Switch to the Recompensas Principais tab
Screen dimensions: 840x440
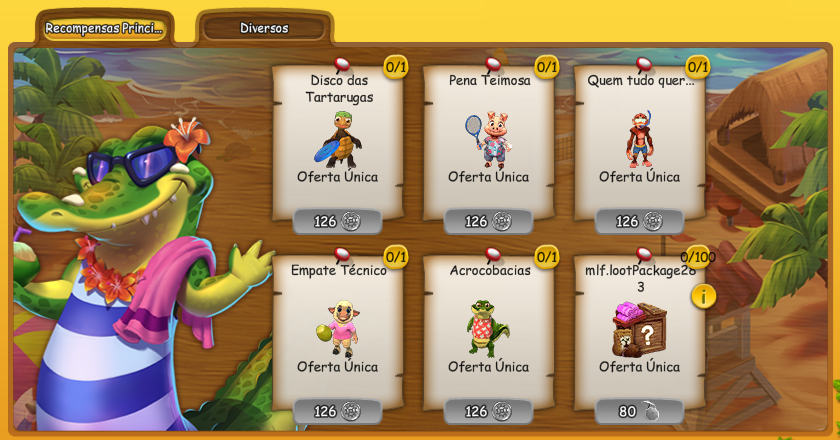[104, 28]
